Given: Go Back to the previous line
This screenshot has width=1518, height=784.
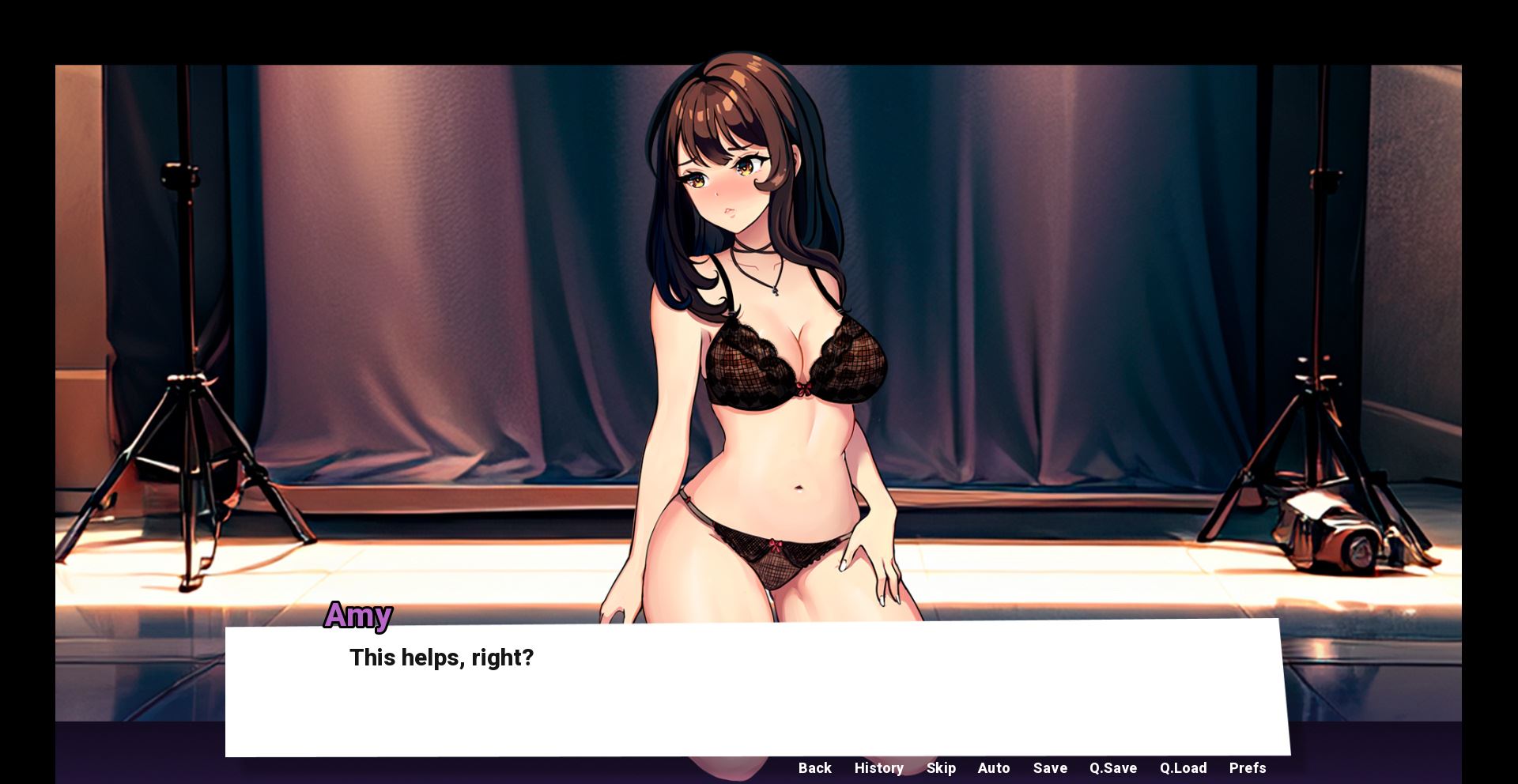Looking at the screenshot, I should pyautogui.click(x=814, y=767).
